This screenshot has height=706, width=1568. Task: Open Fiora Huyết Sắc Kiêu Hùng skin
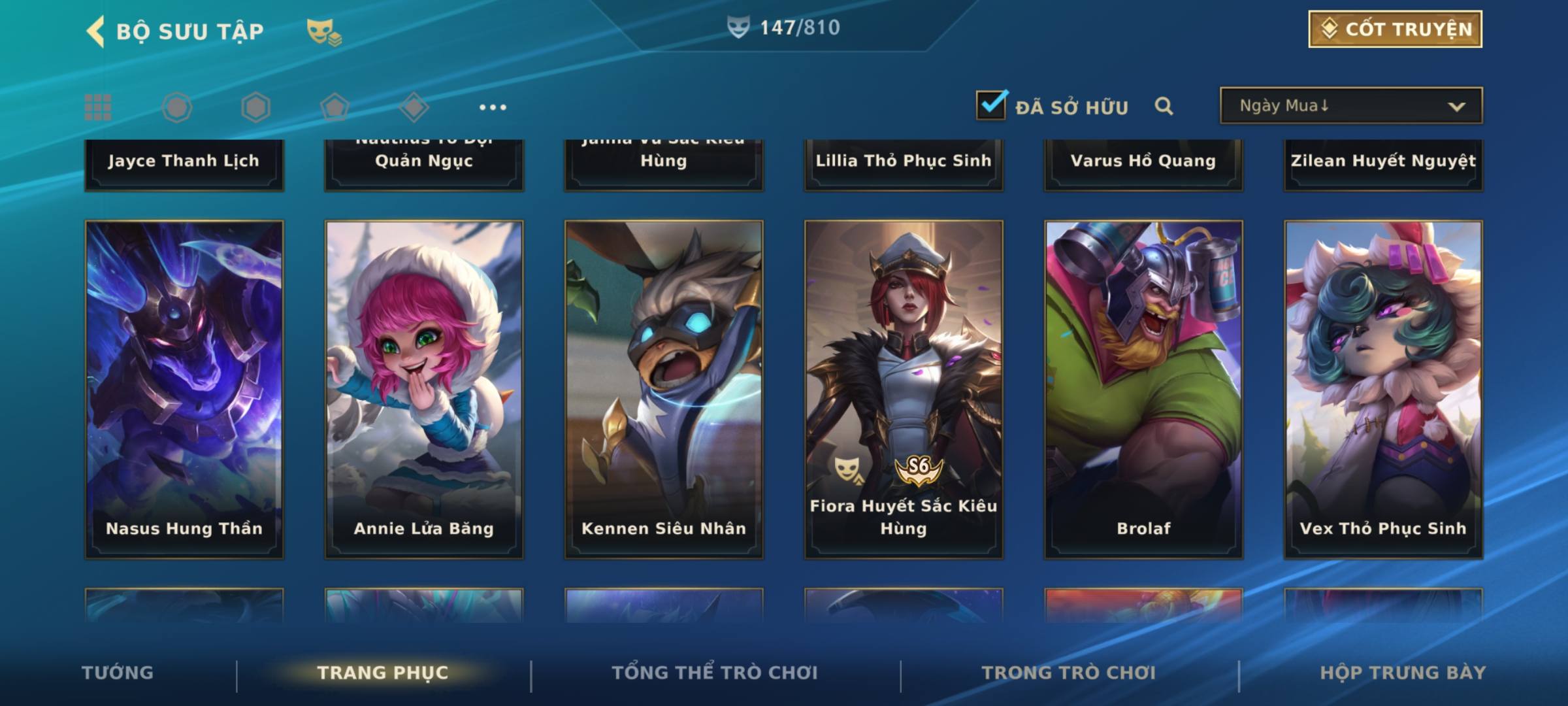coord(904,389)
